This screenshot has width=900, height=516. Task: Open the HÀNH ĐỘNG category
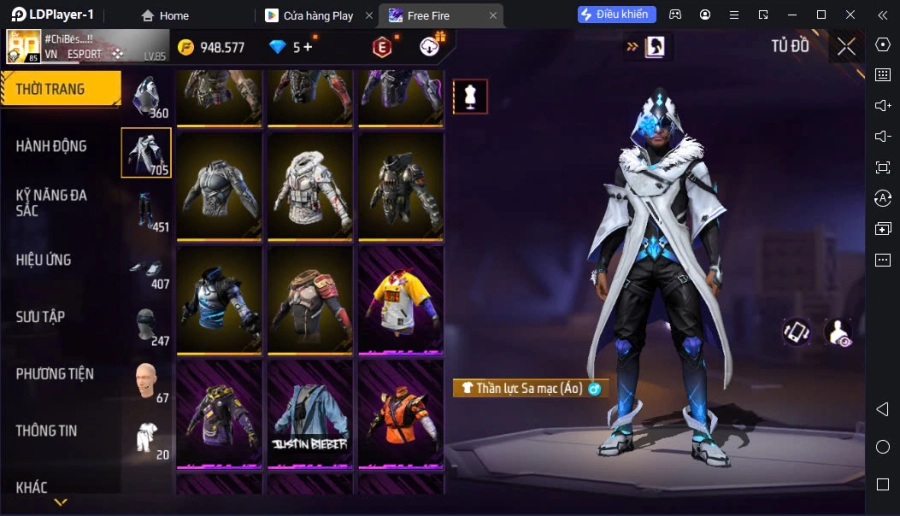pyautogui.click(x=51, y=146)
